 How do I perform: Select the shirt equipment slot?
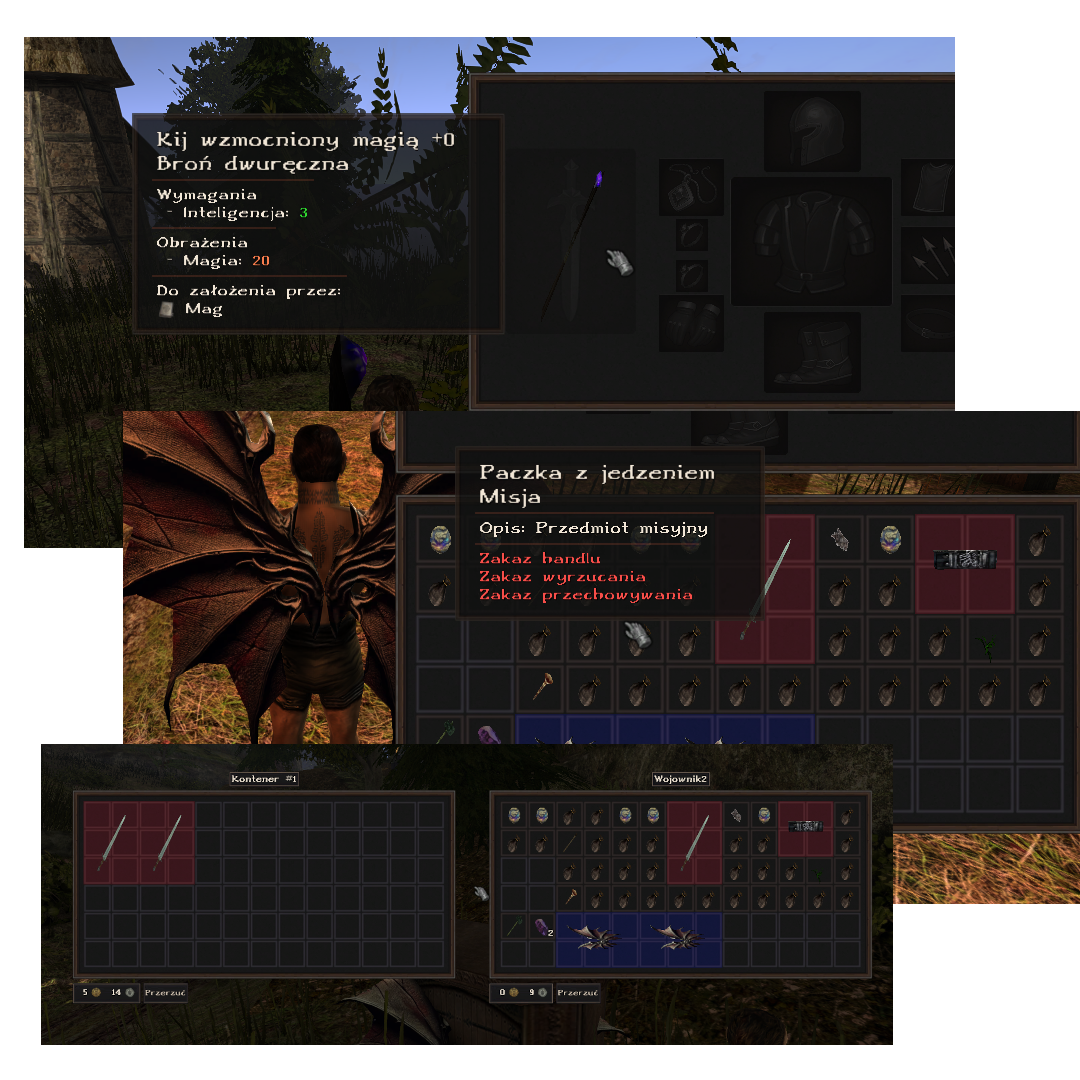(x=928, y=186)
